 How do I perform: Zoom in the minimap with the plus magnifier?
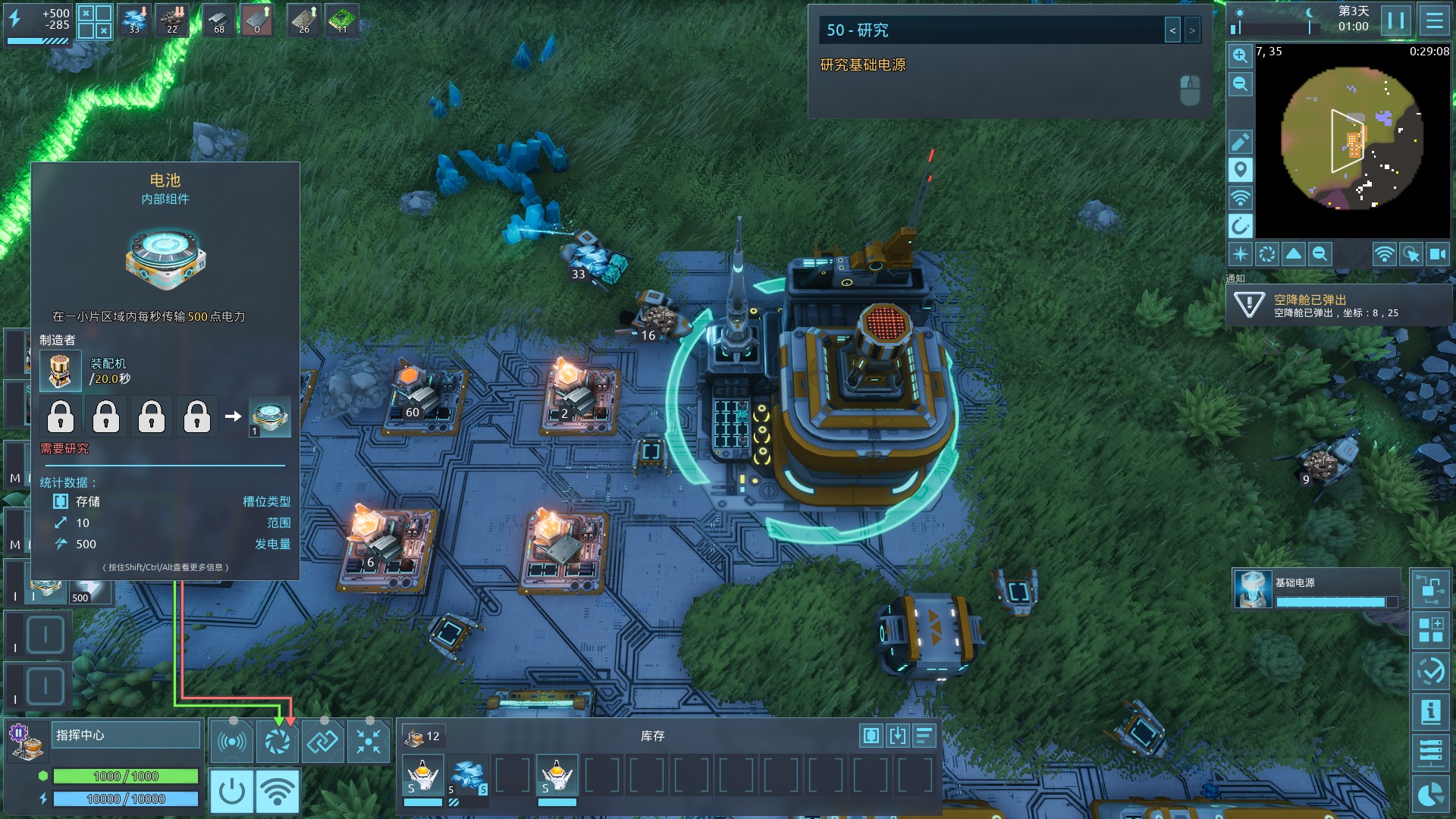[x=1240, y=56]
